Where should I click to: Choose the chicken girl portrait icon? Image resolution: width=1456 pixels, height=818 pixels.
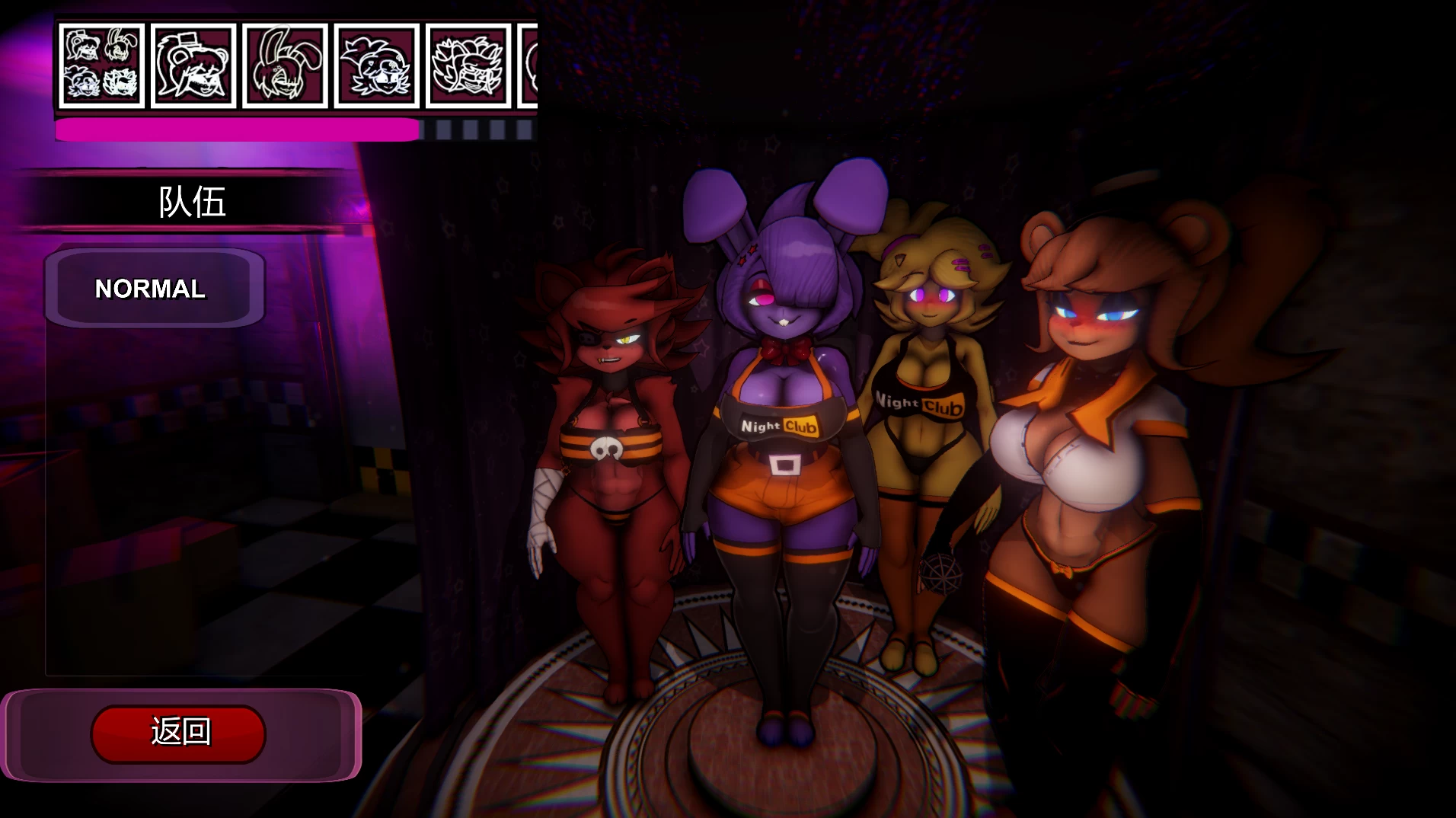click(377, 66)
